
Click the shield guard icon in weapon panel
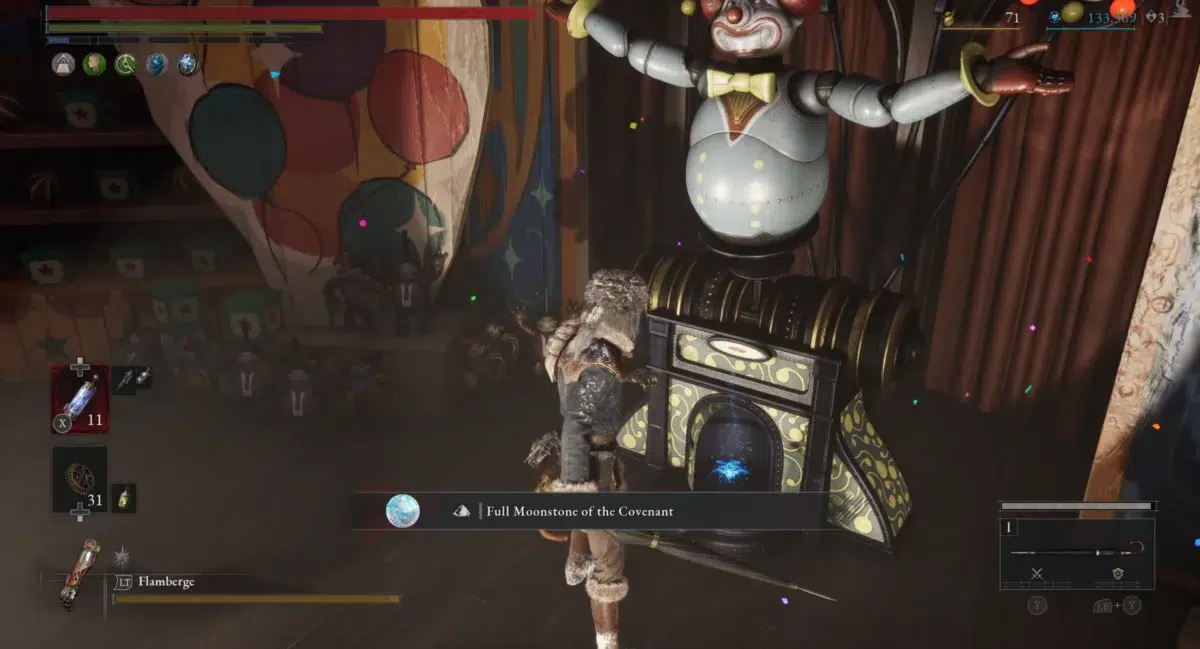(1117, 574)
